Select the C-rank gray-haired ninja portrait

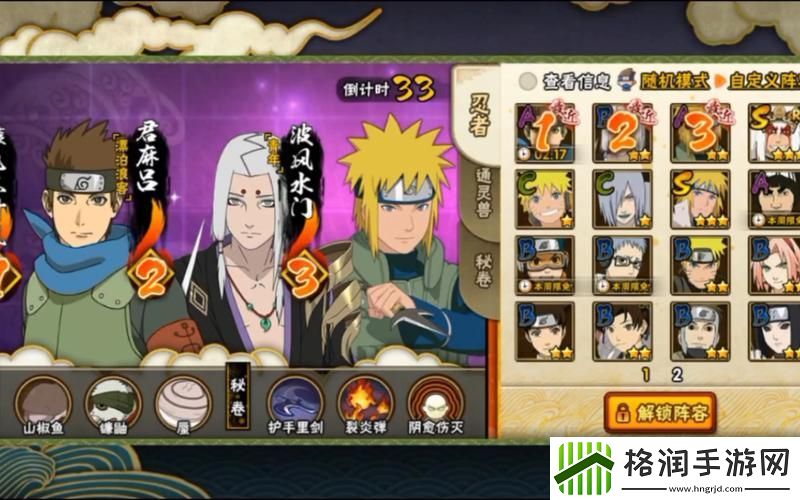tap(622, 197)
